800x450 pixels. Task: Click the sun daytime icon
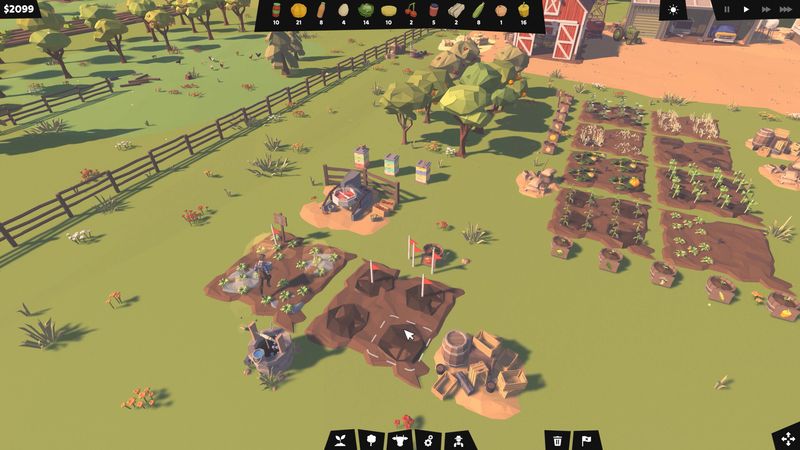click(672, 10)
